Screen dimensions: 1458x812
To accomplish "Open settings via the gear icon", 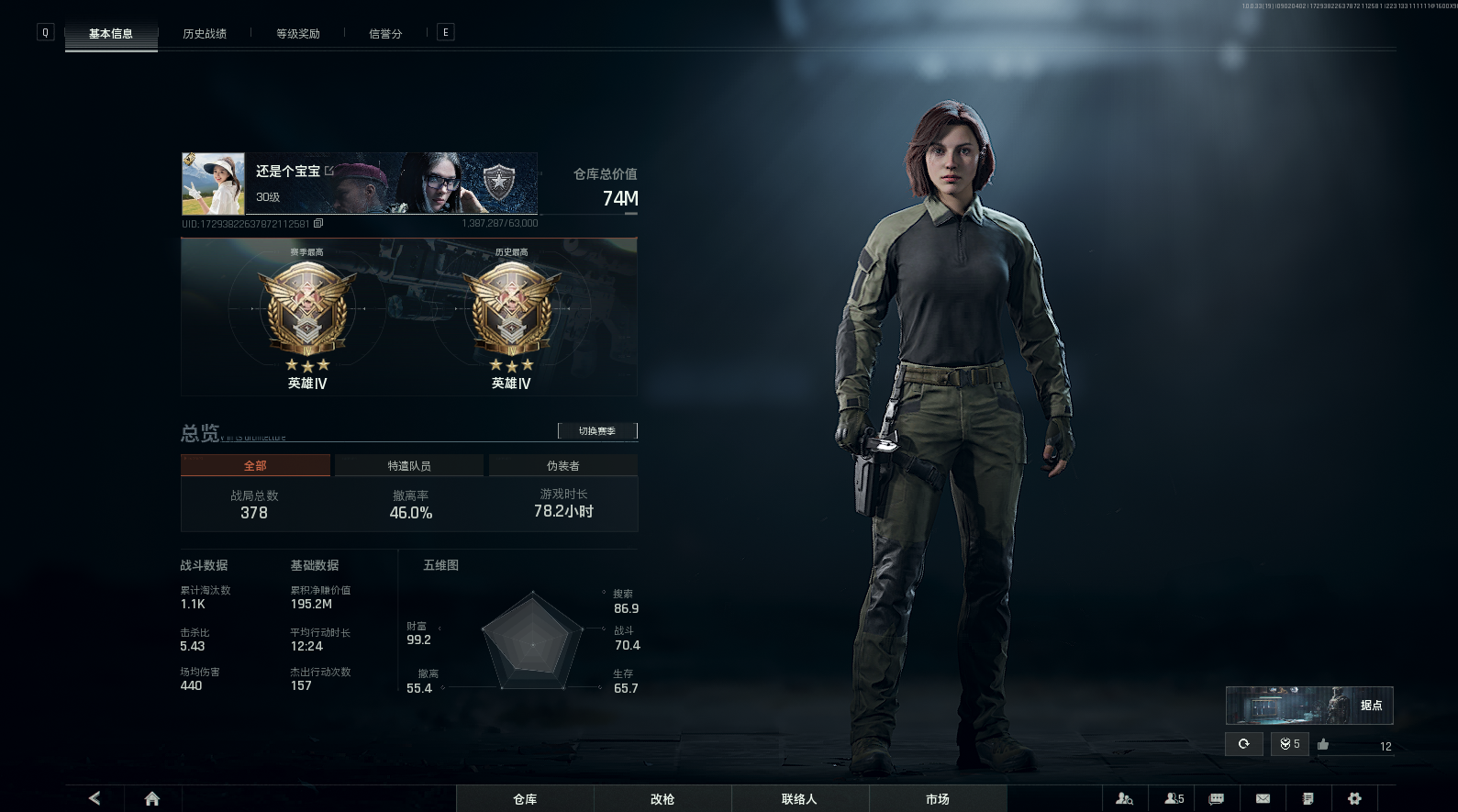I will [1354, 798].
